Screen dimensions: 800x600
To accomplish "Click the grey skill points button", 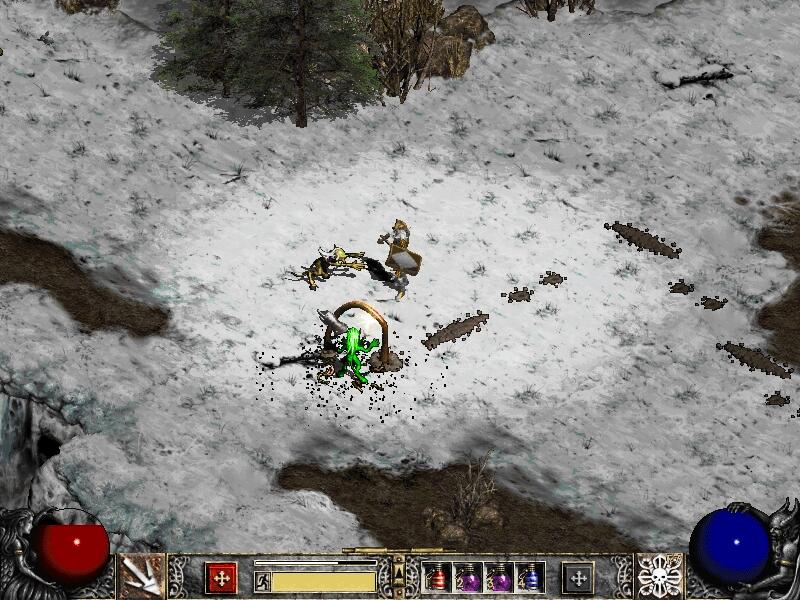I will (577, 577).
